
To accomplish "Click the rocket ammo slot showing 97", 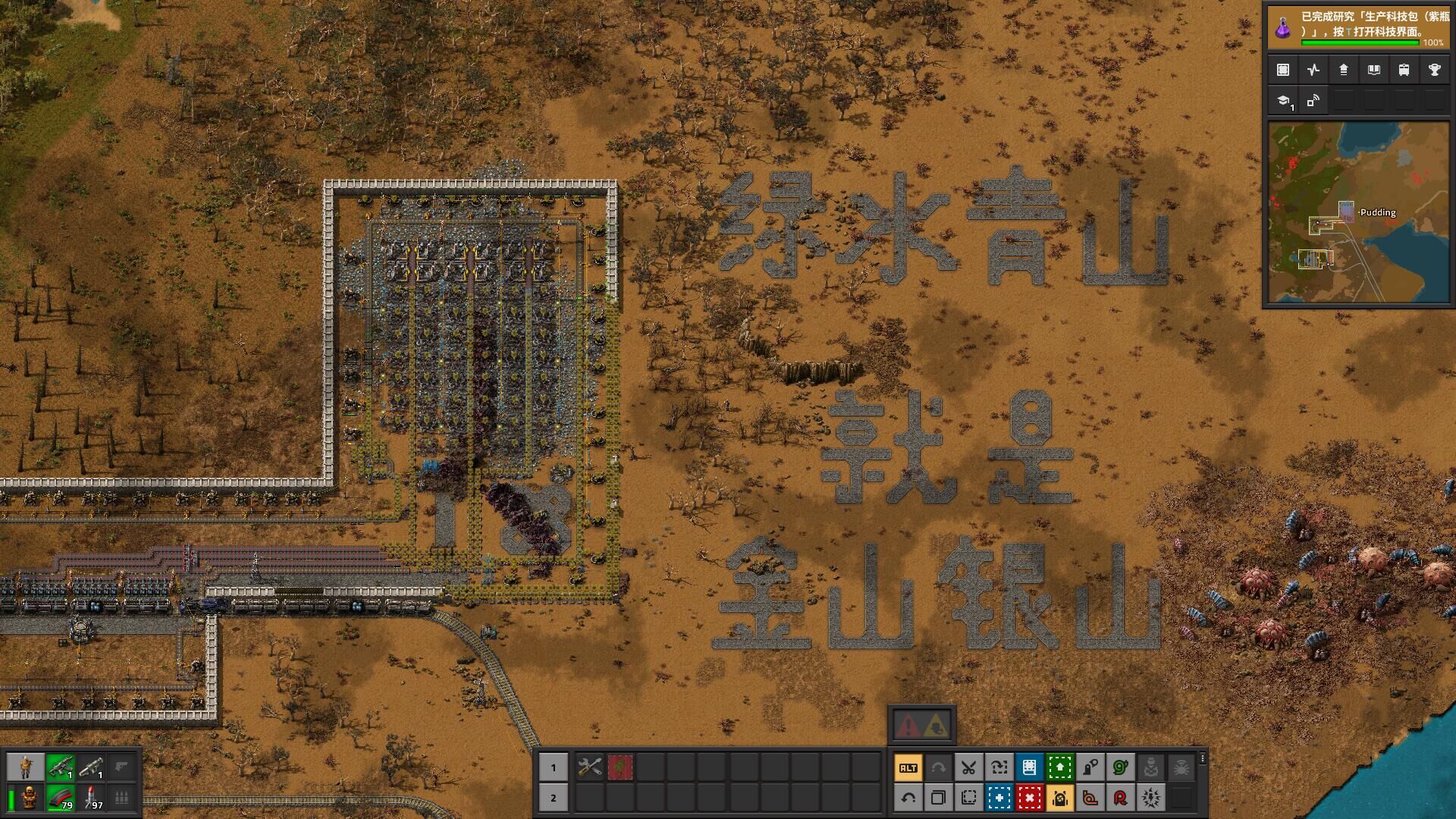I will tap(91, 798).
